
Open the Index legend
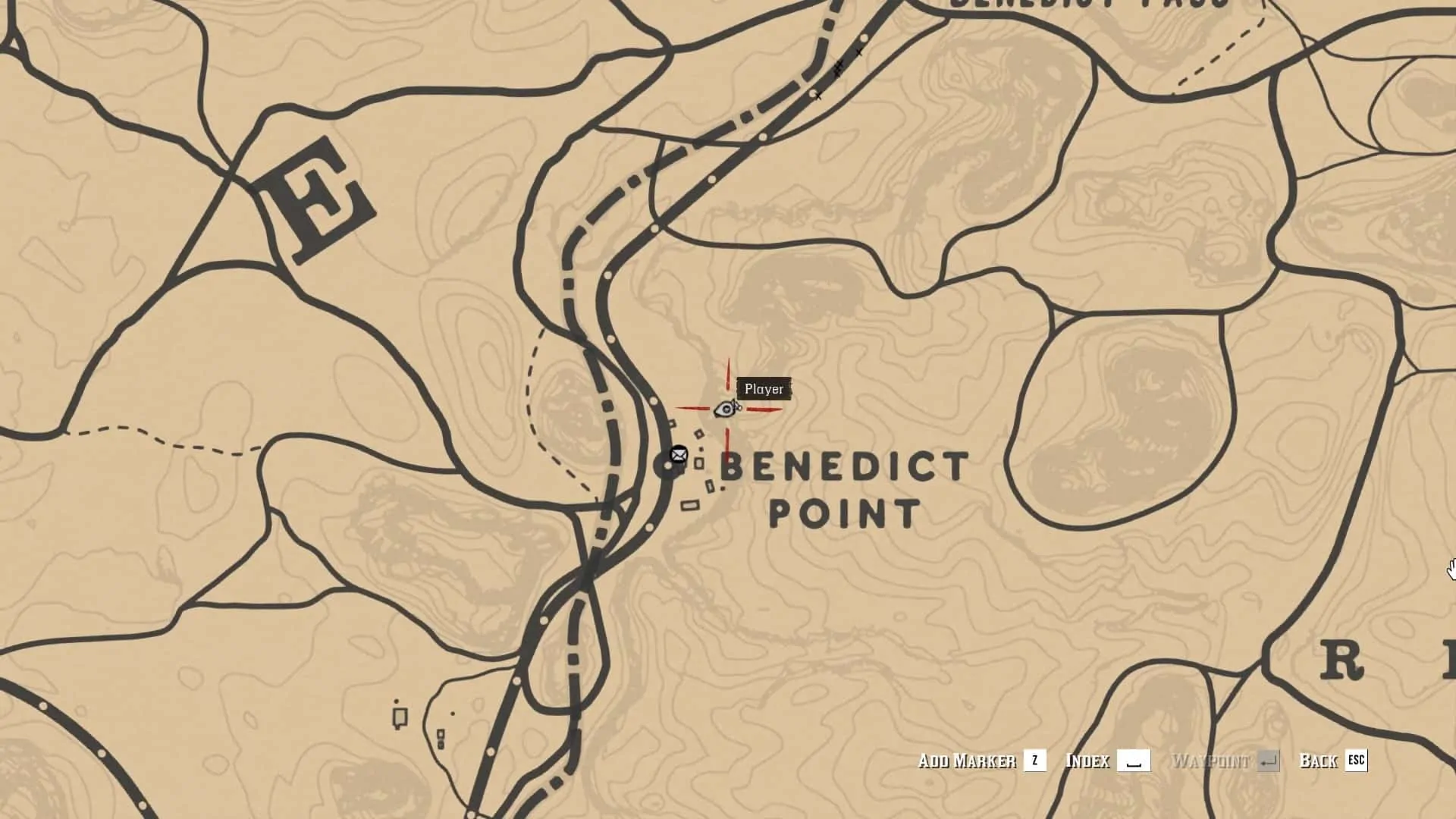(x=1088, y=761)
